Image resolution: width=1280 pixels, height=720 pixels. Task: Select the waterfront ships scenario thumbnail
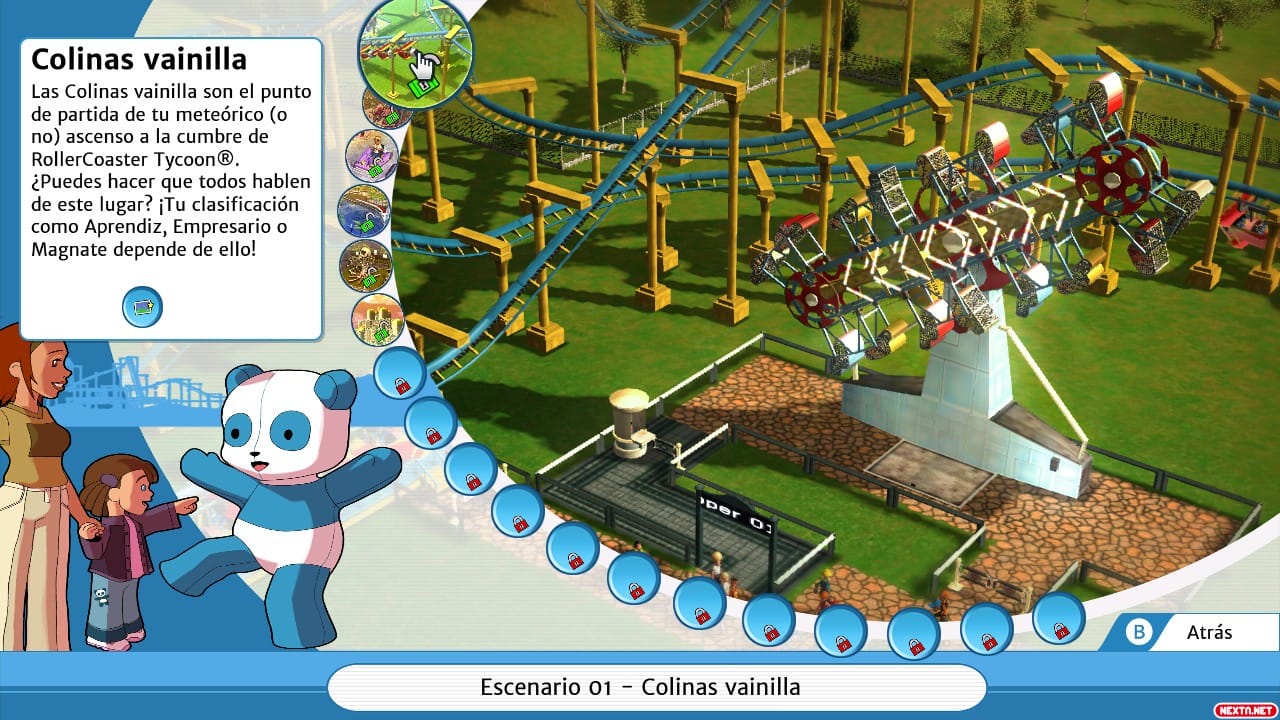tap(368, 210)
